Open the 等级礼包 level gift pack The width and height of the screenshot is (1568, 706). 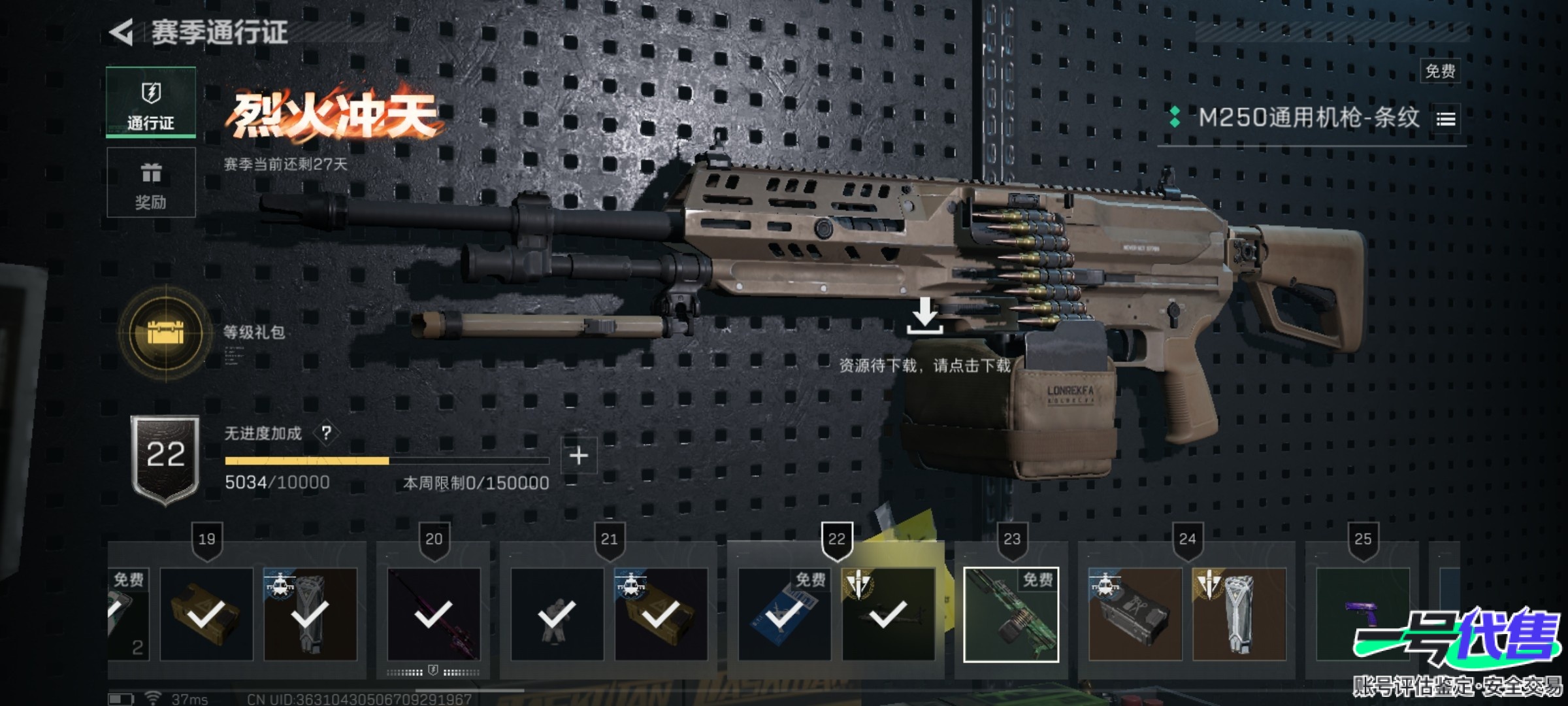pyautogui.click(x=166, y=333)
